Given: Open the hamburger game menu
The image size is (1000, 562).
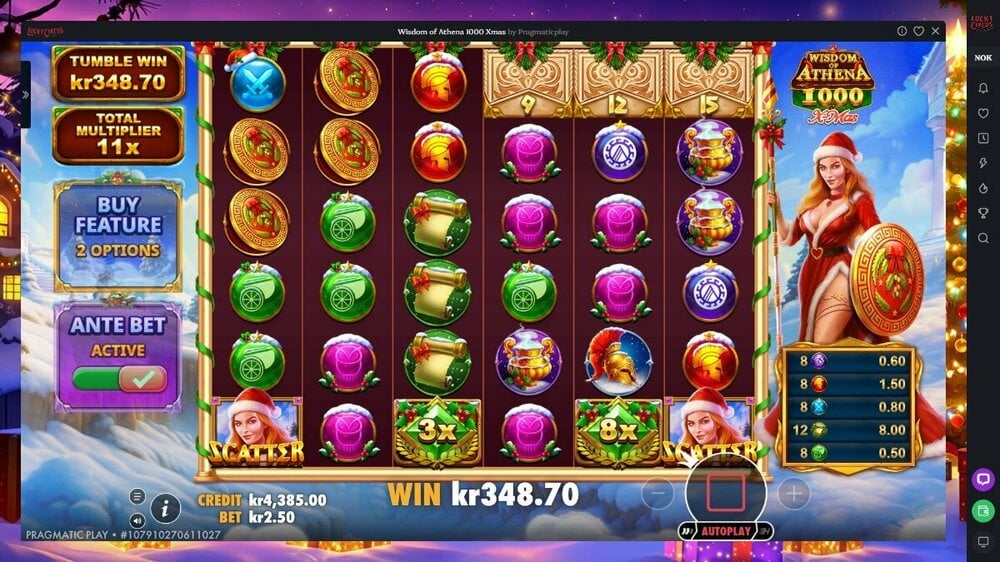Looking at the screenshot, I should point(138,497).
